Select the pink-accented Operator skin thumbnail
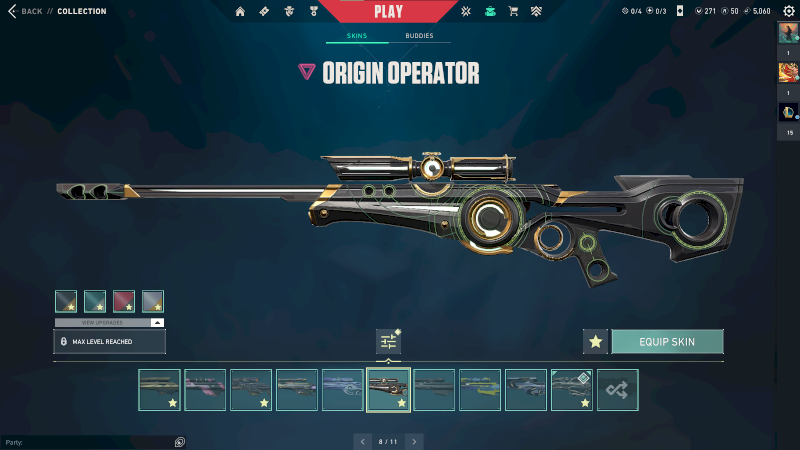The width and height of the screenshot is (800, 450). tap(205, 390)
